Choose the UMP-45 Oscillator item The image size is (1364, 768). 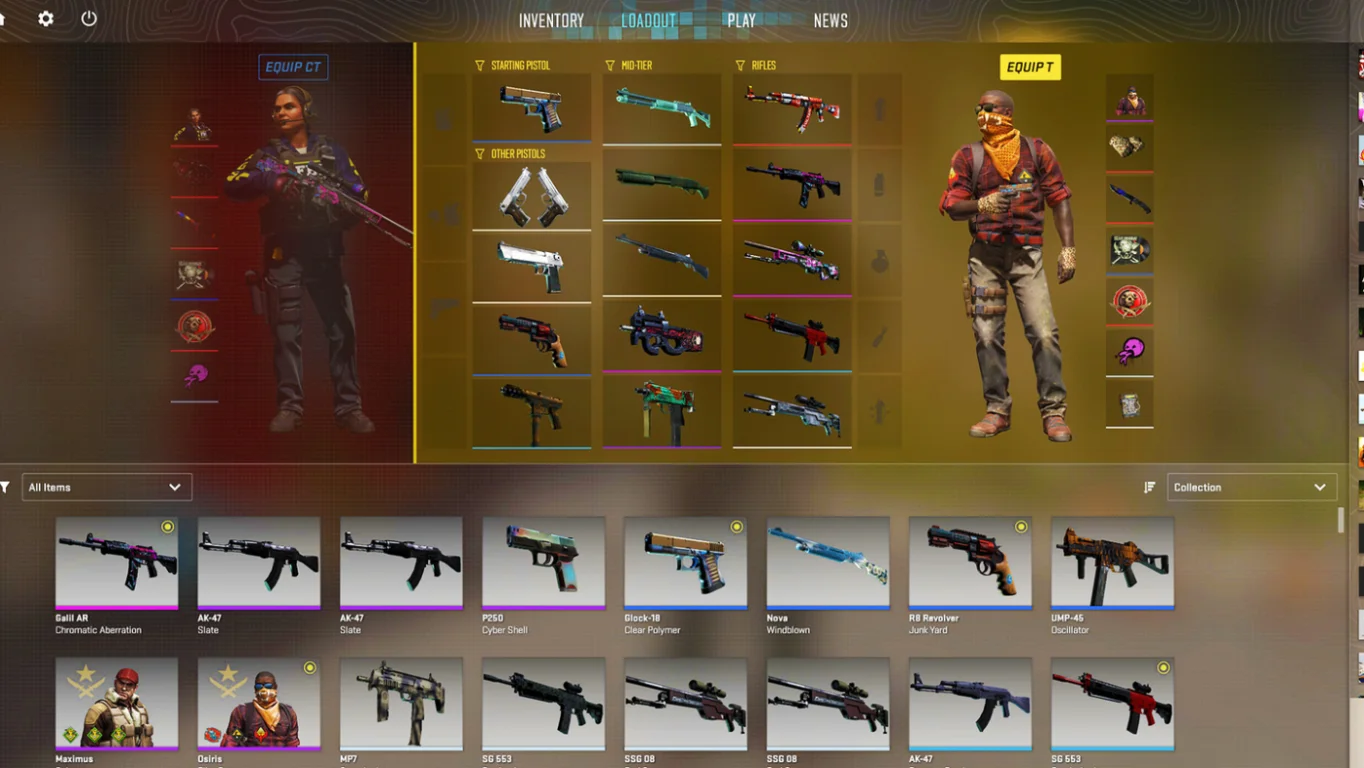(x=1112, y=562)
